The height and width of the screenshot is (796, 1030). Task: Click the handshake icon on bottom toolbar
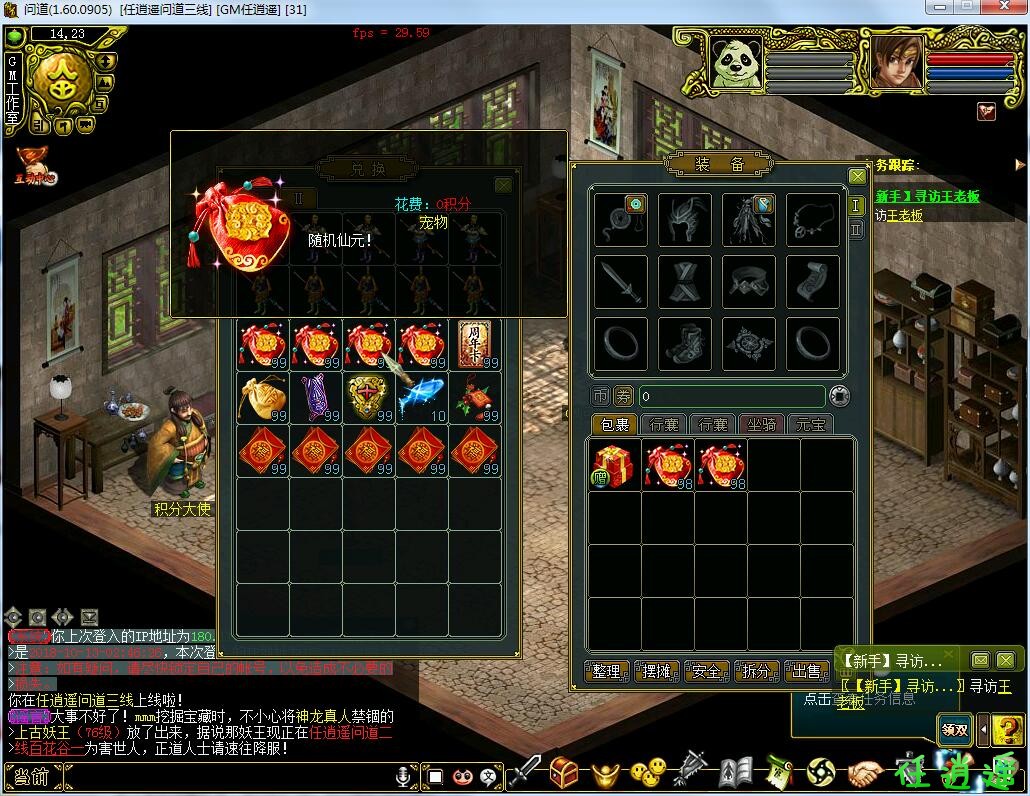pos(866,773)
